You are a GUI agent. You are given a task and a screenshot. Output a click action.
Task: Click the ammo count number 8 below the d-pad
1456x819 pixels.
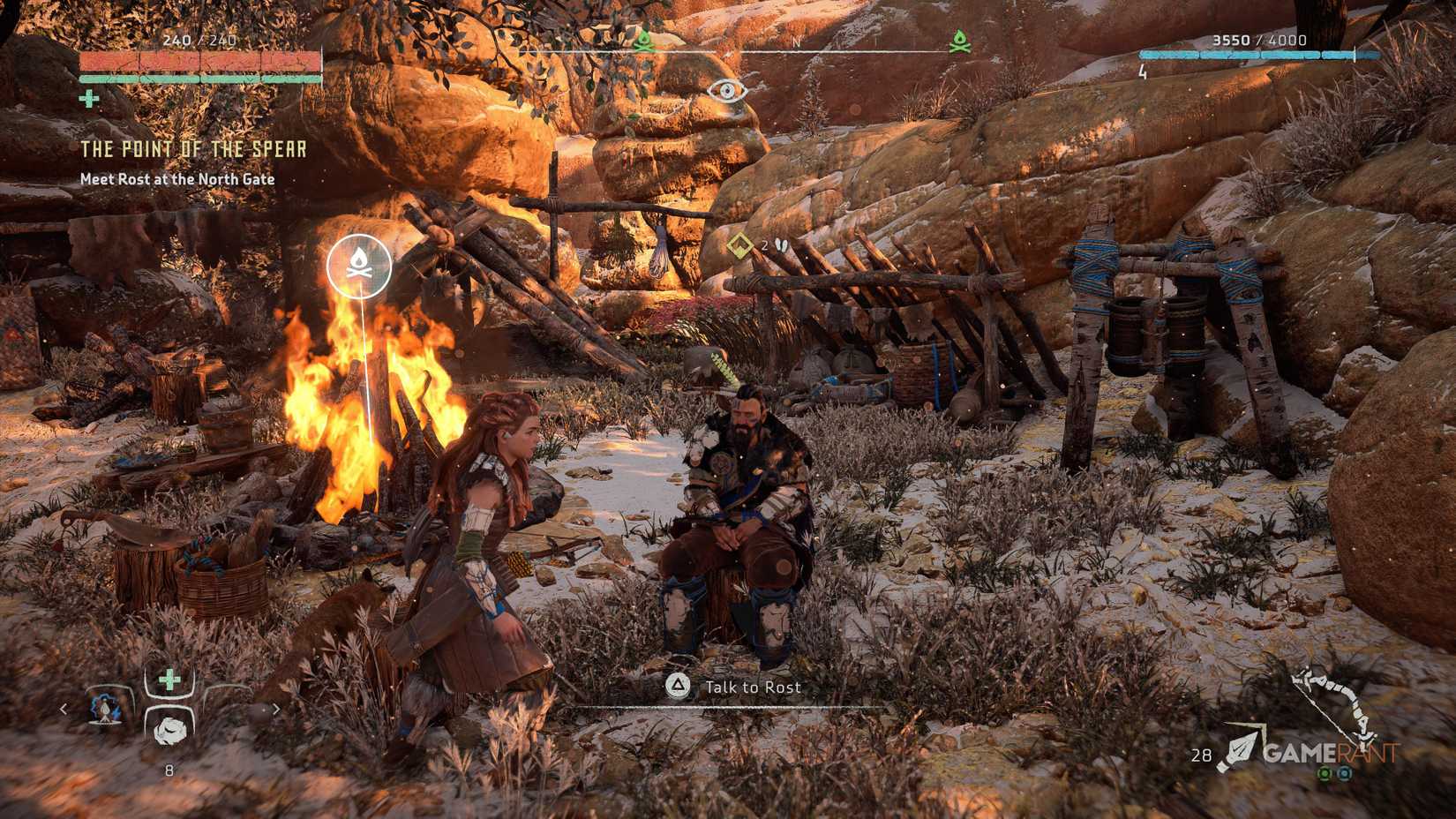point(169,770)
